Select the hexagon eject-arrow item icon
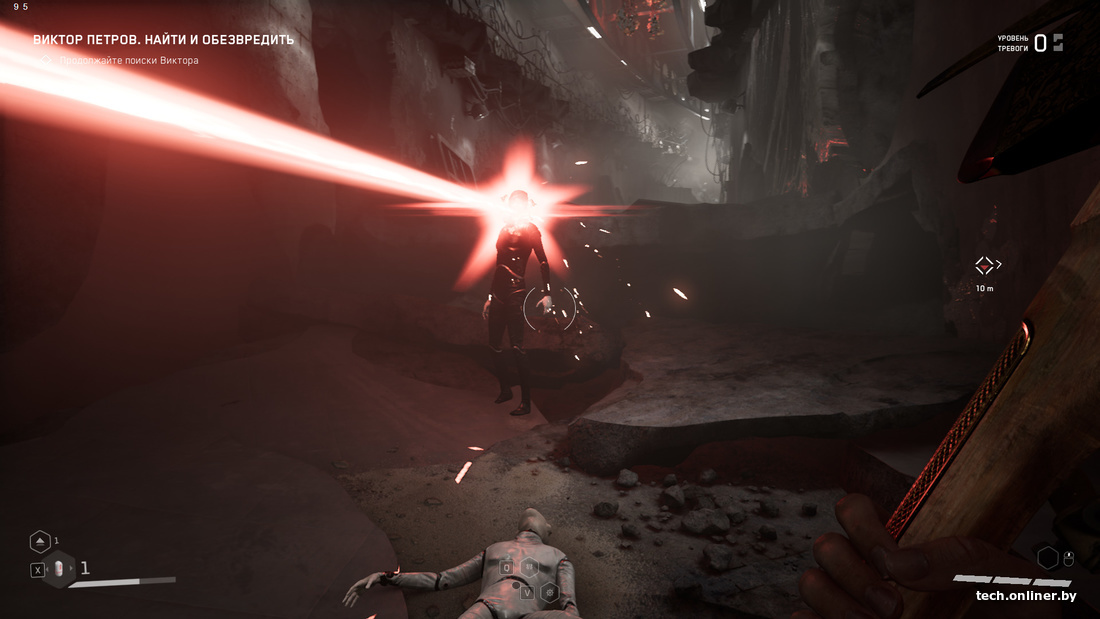This screenshot has width=1100, height=619. [x=41, y=541]
